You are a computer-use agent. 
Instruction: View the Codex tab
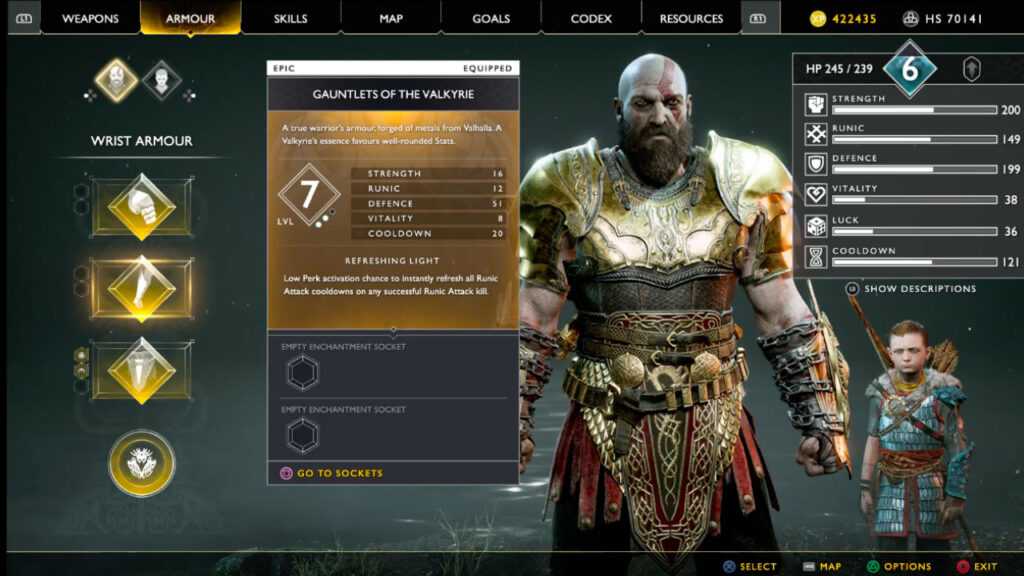tap(591, 18)
